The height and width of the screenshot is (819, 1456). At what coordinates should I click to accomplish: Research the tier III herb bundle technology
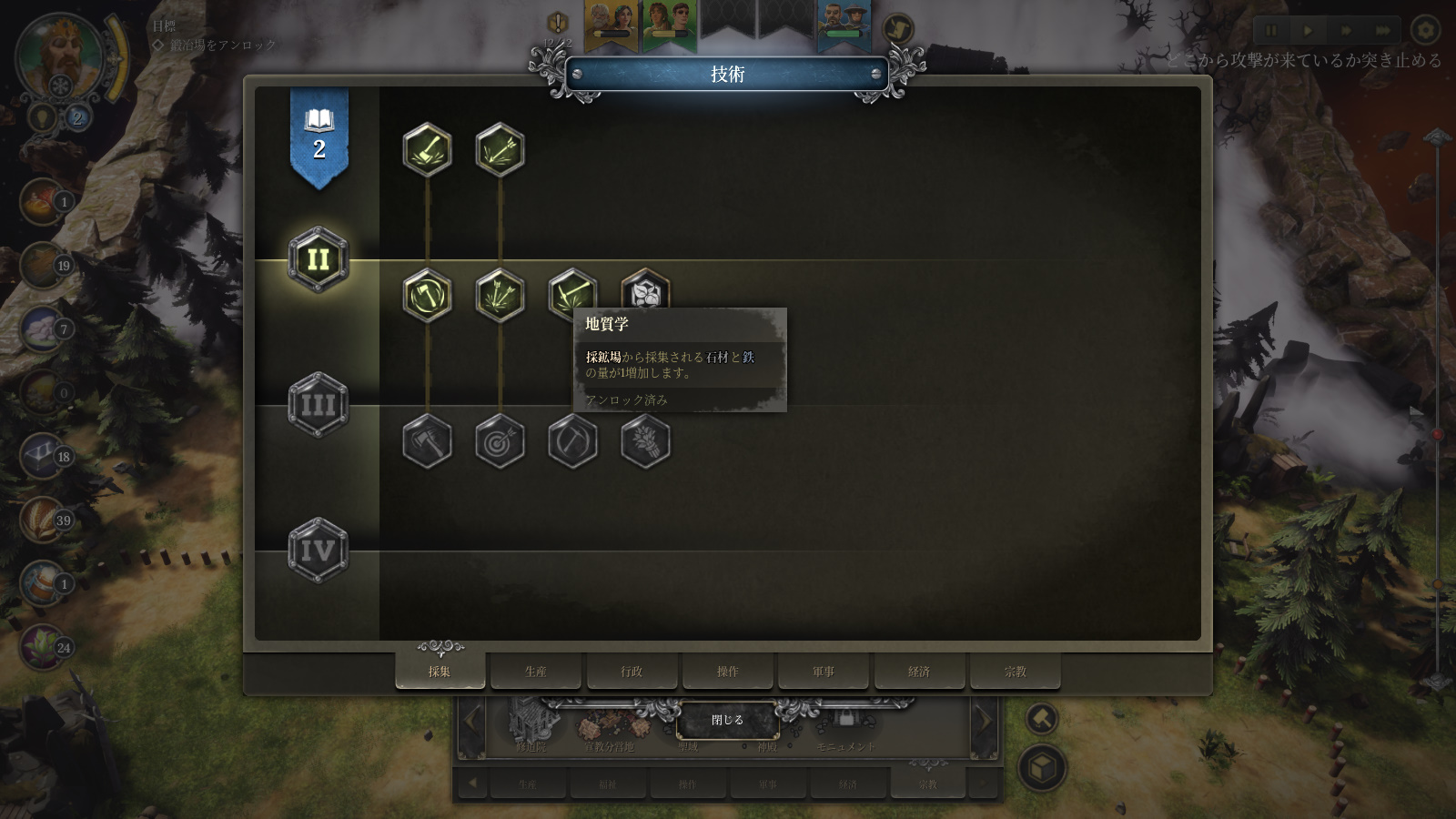pos(645,441)
